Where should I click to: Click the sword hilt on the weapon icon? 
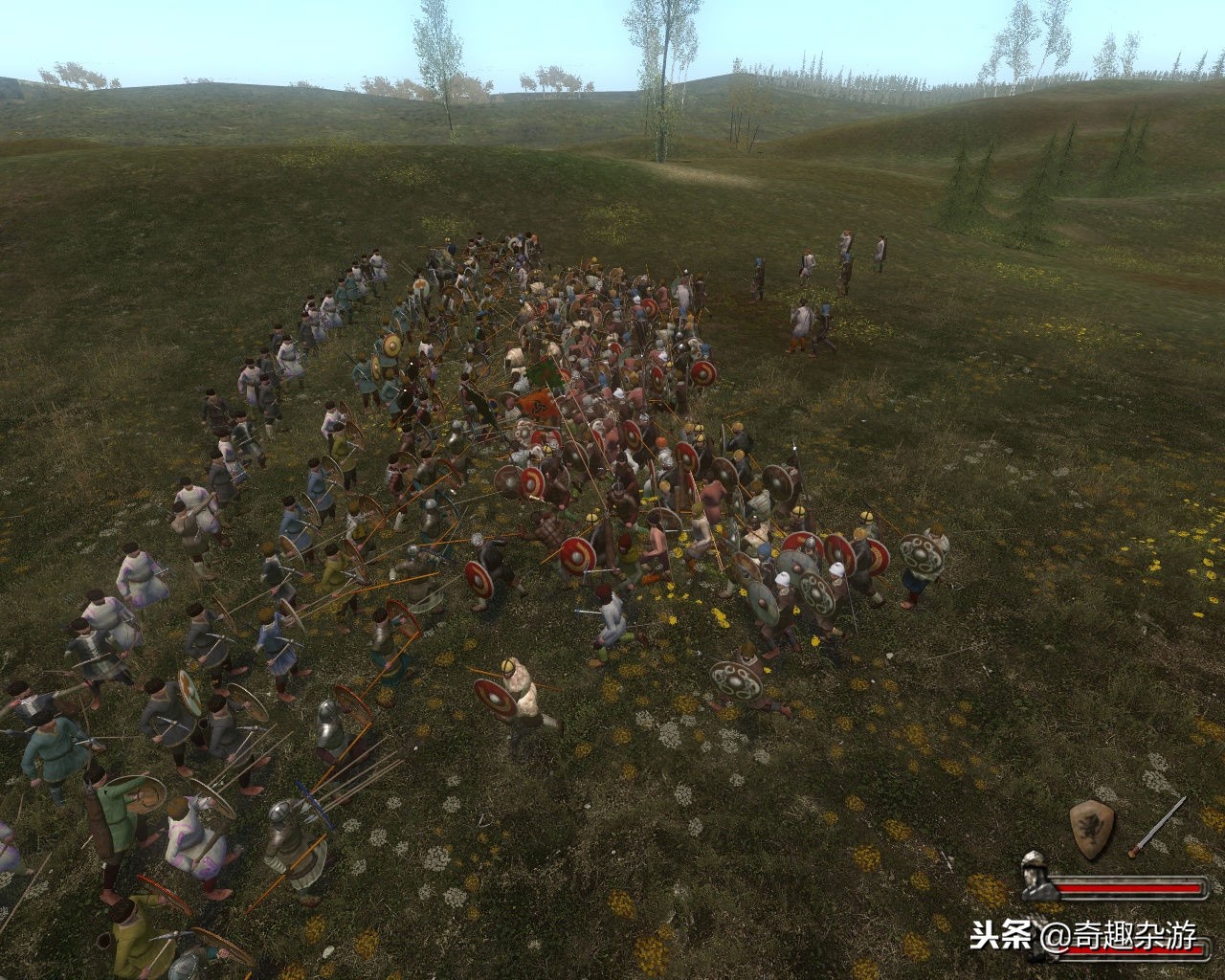[1135, 850]
